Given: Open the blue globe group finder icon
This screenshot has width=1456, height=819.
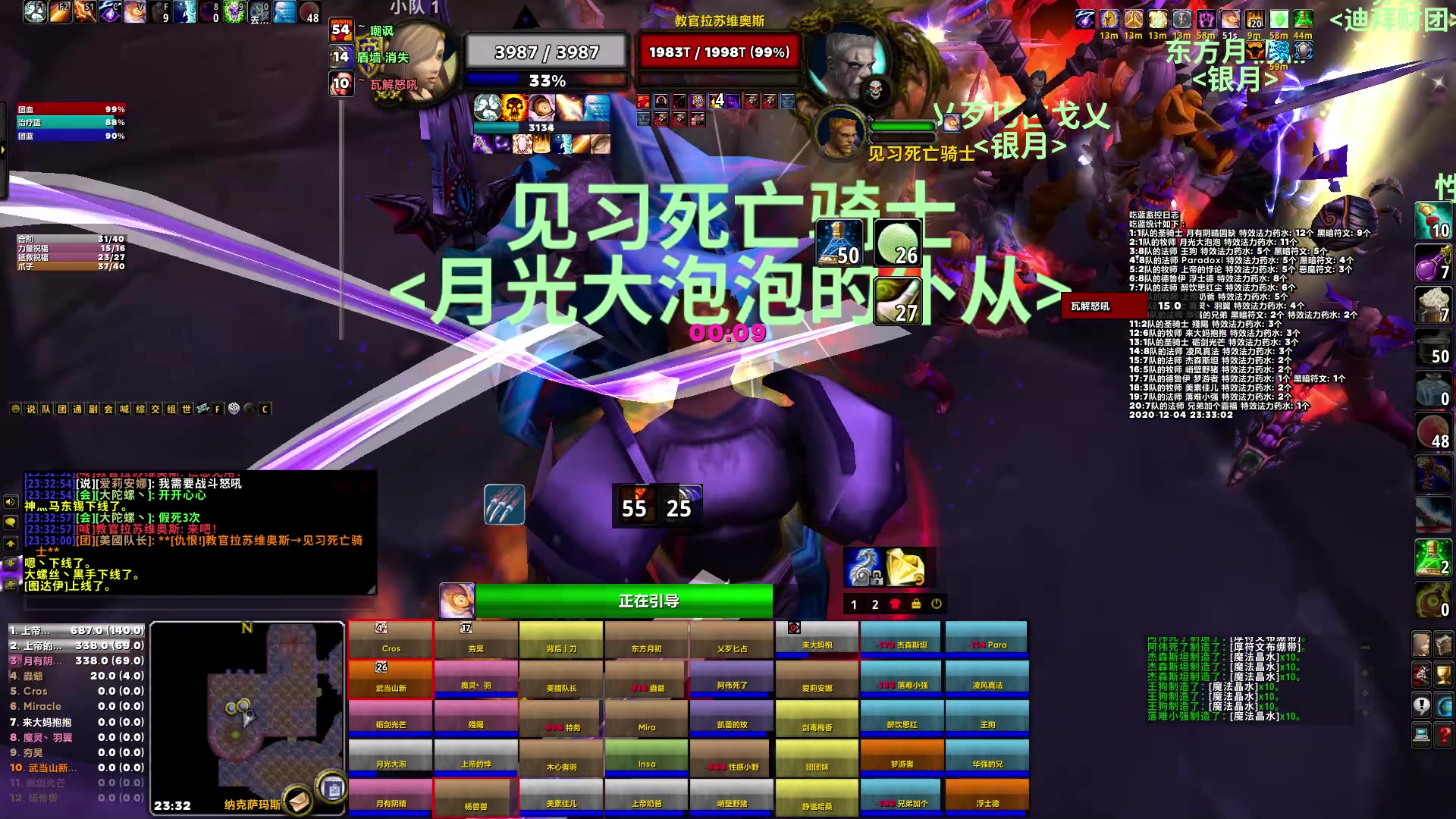Looking at the screenshot, I should point(1443,705).
